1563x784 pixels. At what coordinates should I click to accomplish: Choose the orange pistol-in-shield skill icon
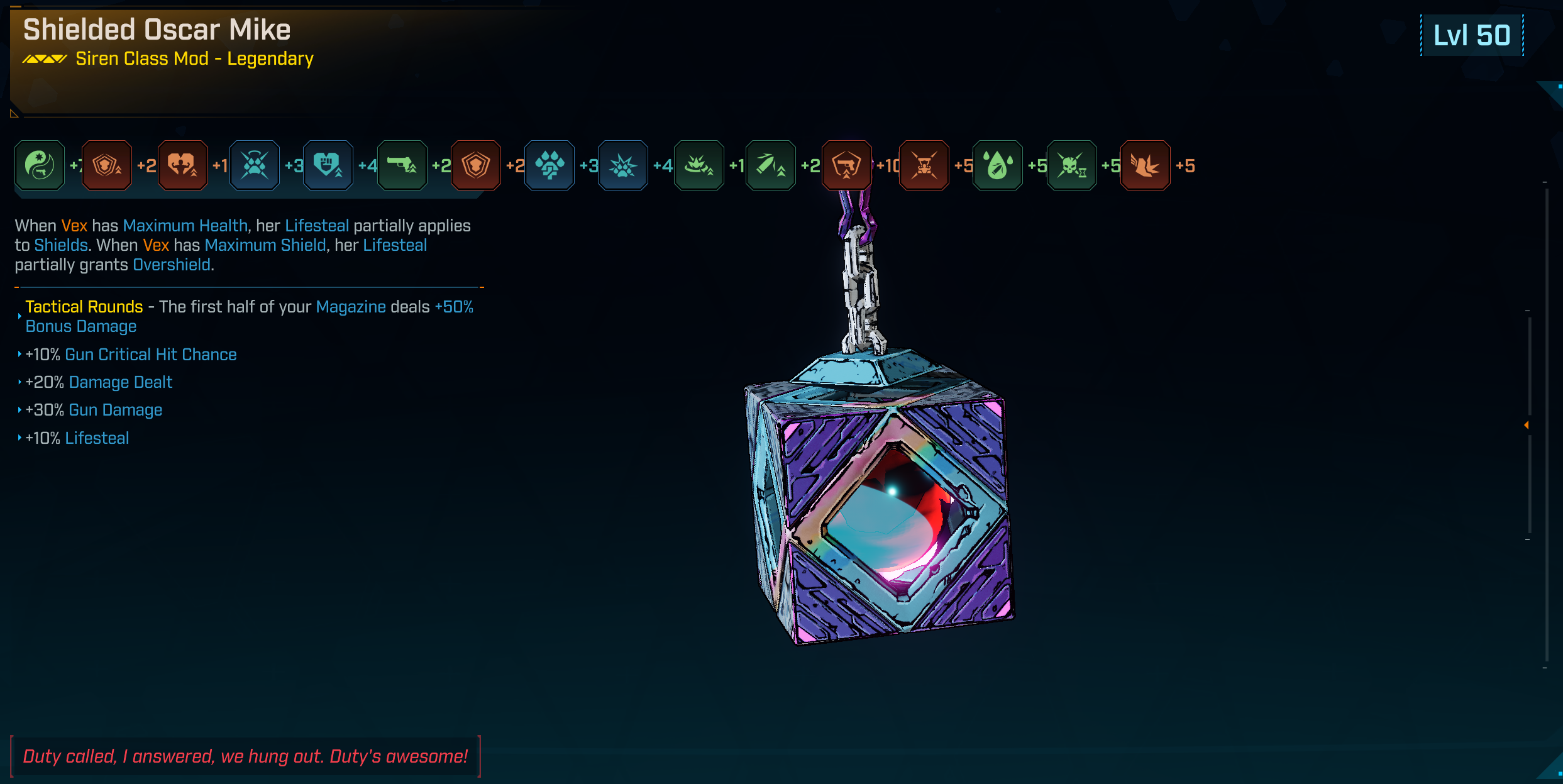pos(847,165)
